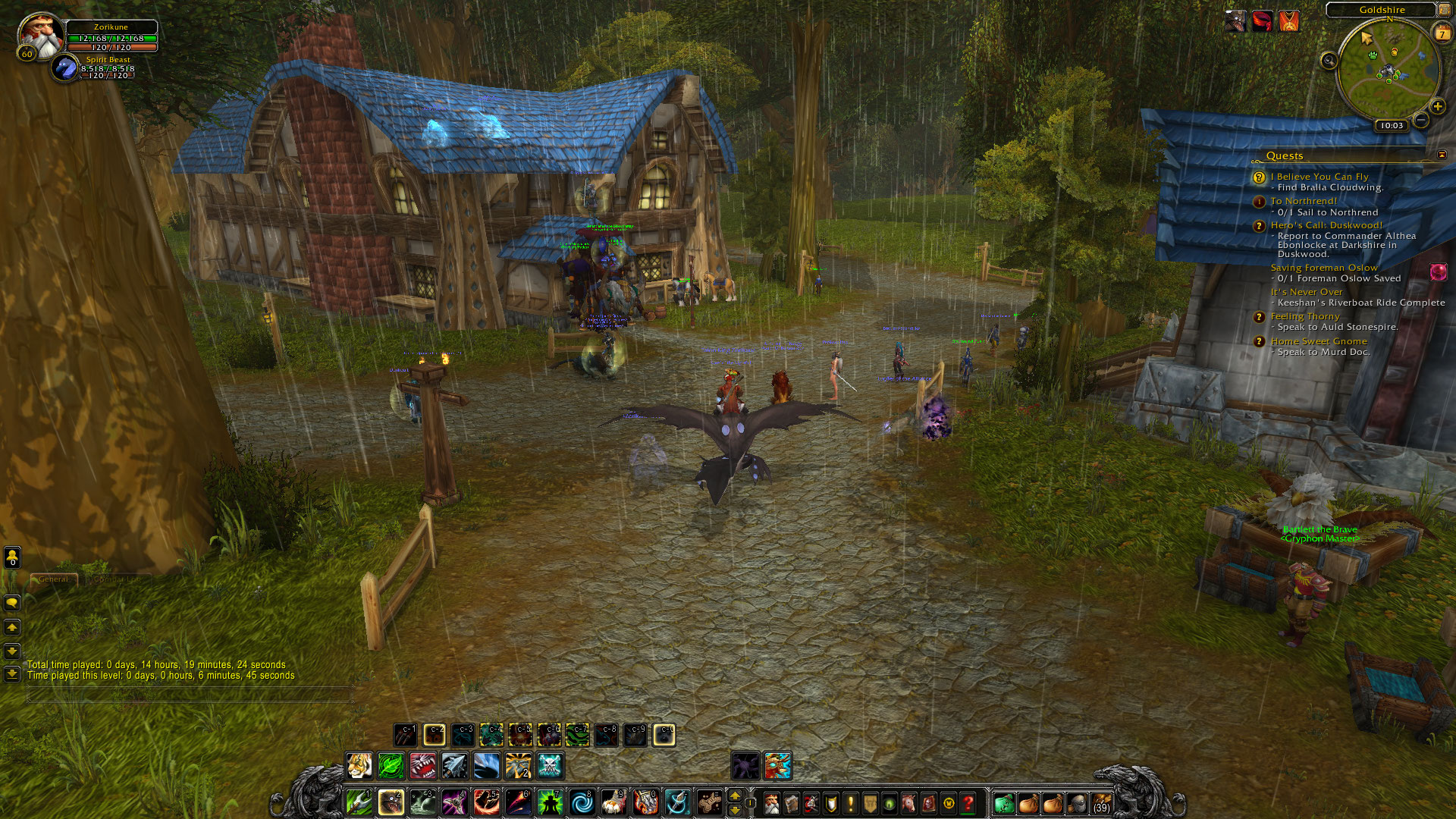Open the calendar showing day 7

pos(1442,33)
